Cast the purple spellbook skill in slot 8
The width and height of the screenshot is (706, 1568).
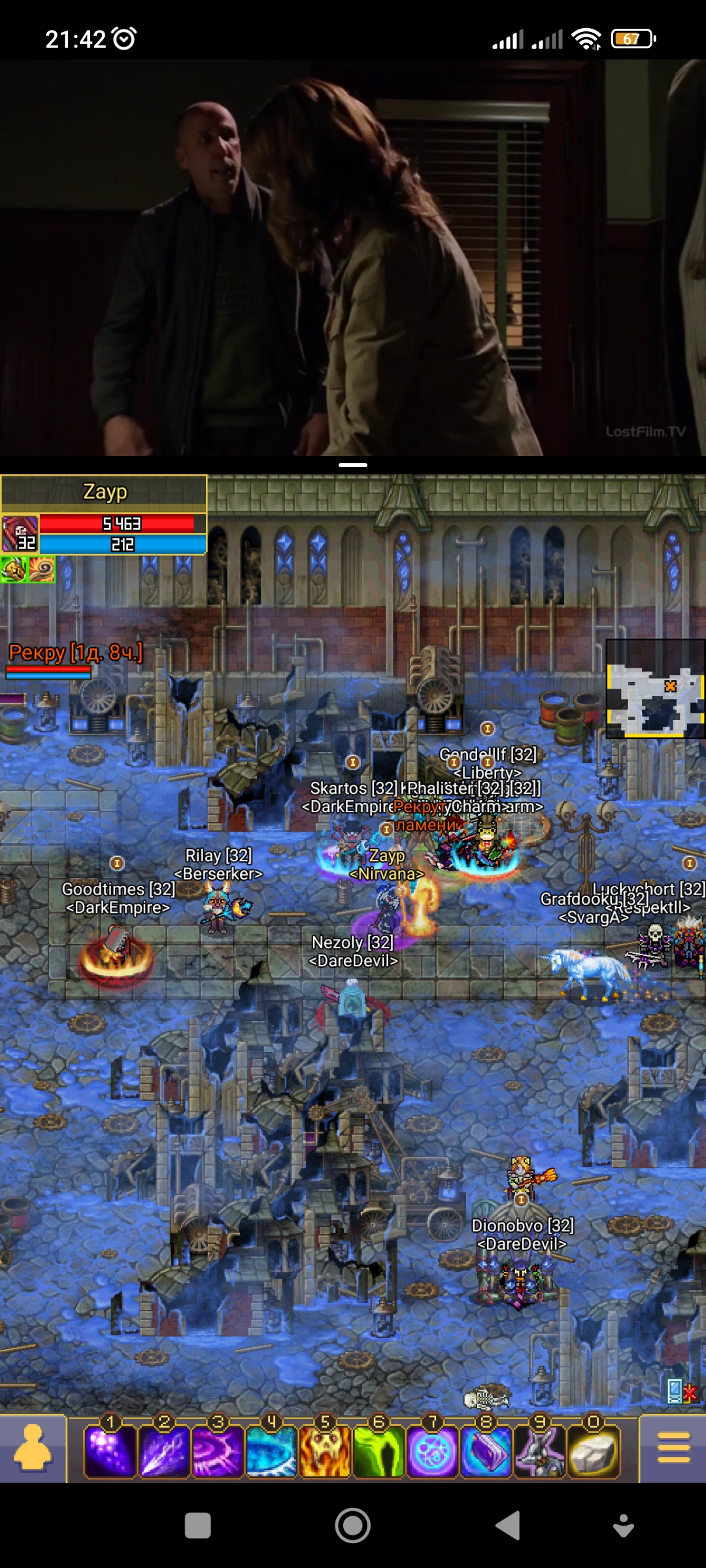(x=486, y=1452)
